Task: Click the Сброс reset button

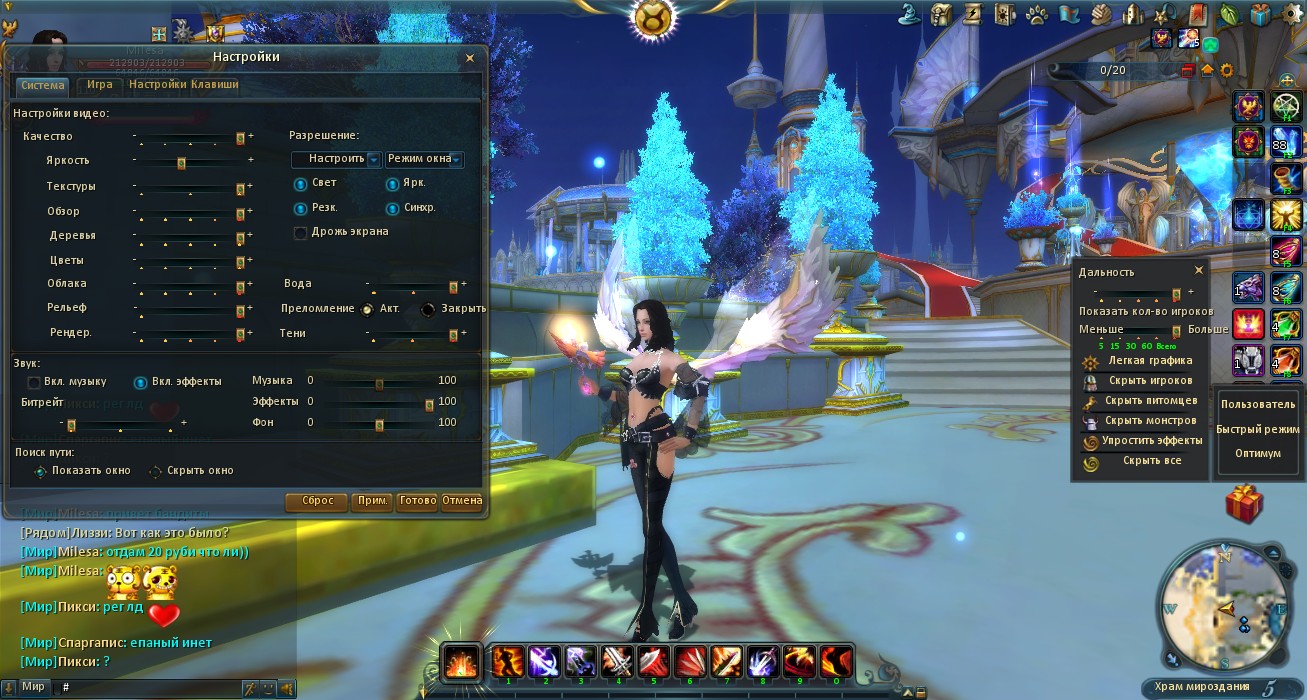Action: (x=317, y=501)
